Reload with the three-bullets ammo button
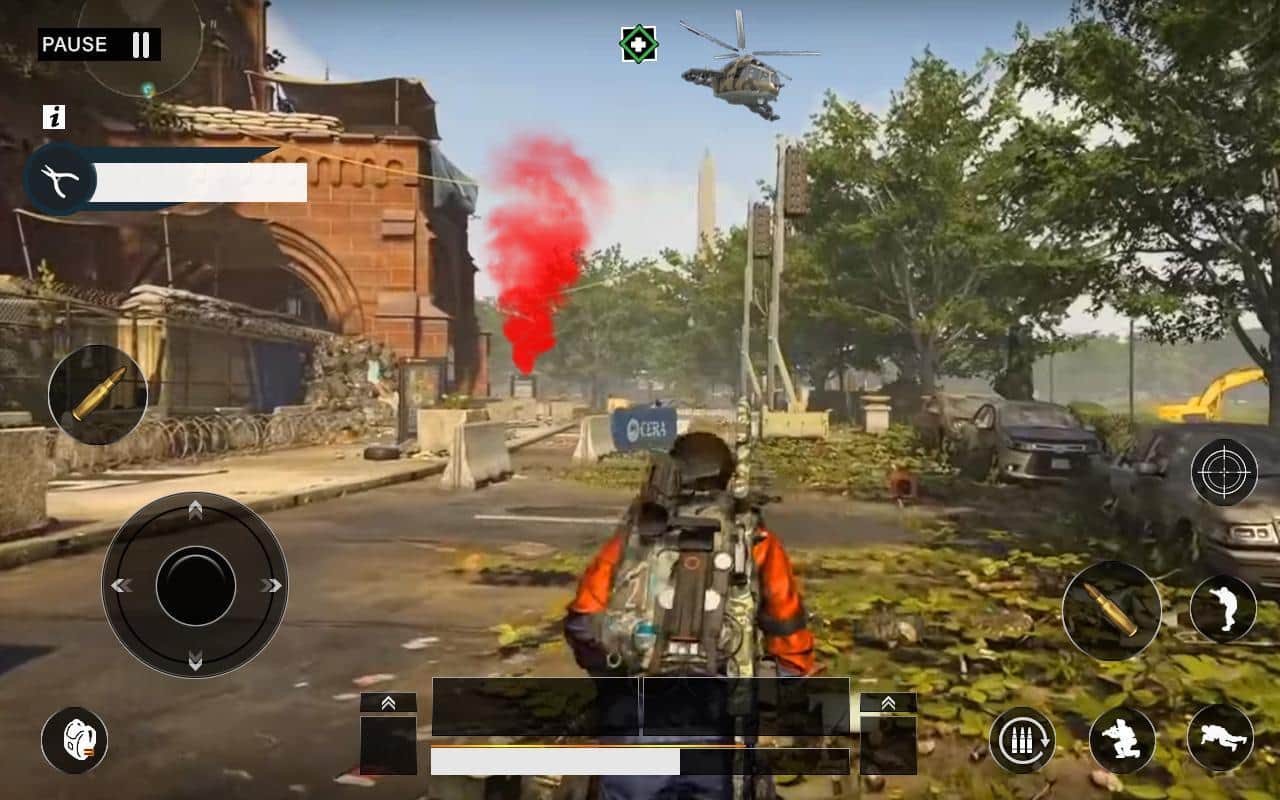The height and width of the screenshot is (800, 1280). pyautogui.click(x=1022, y=740)
